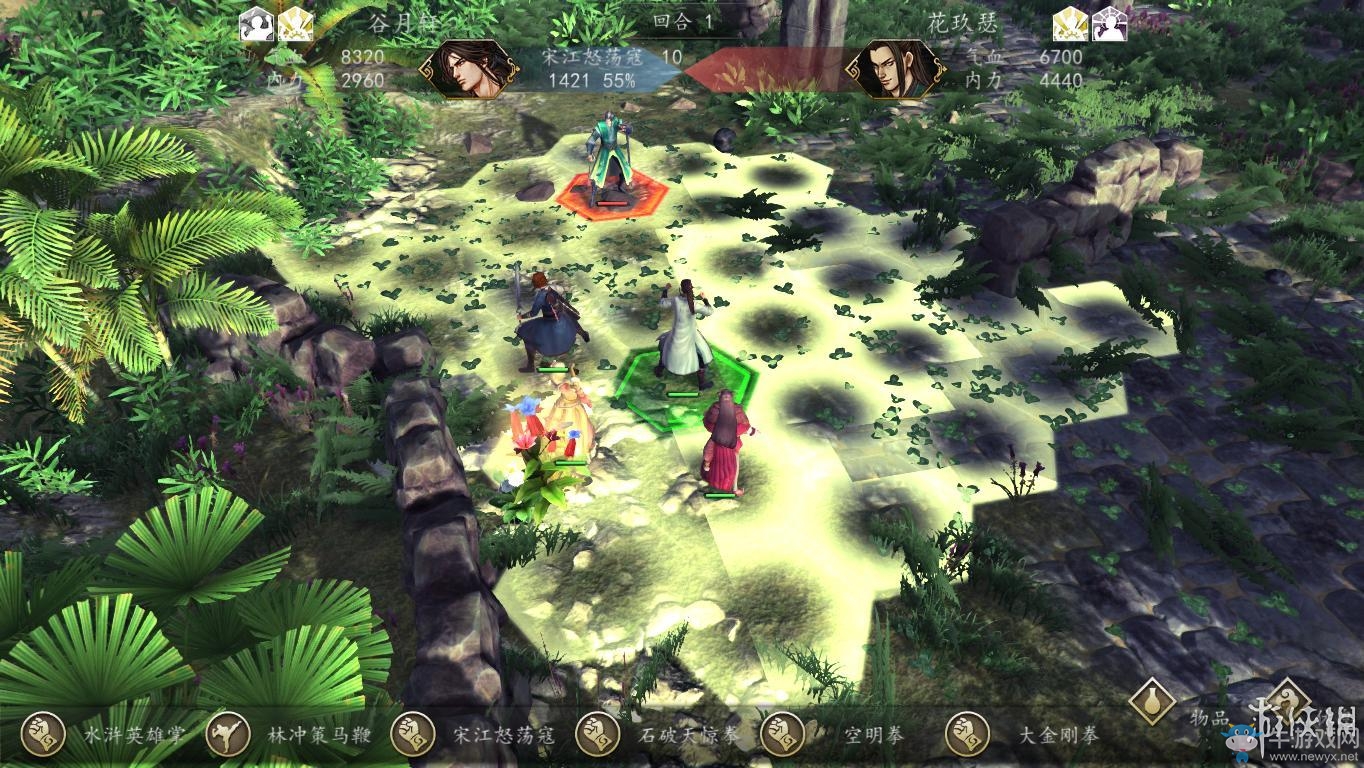Screen dimensions: 1364x768
Task: Open the 物品 items bottle button
Action: tap(1152, 702)
